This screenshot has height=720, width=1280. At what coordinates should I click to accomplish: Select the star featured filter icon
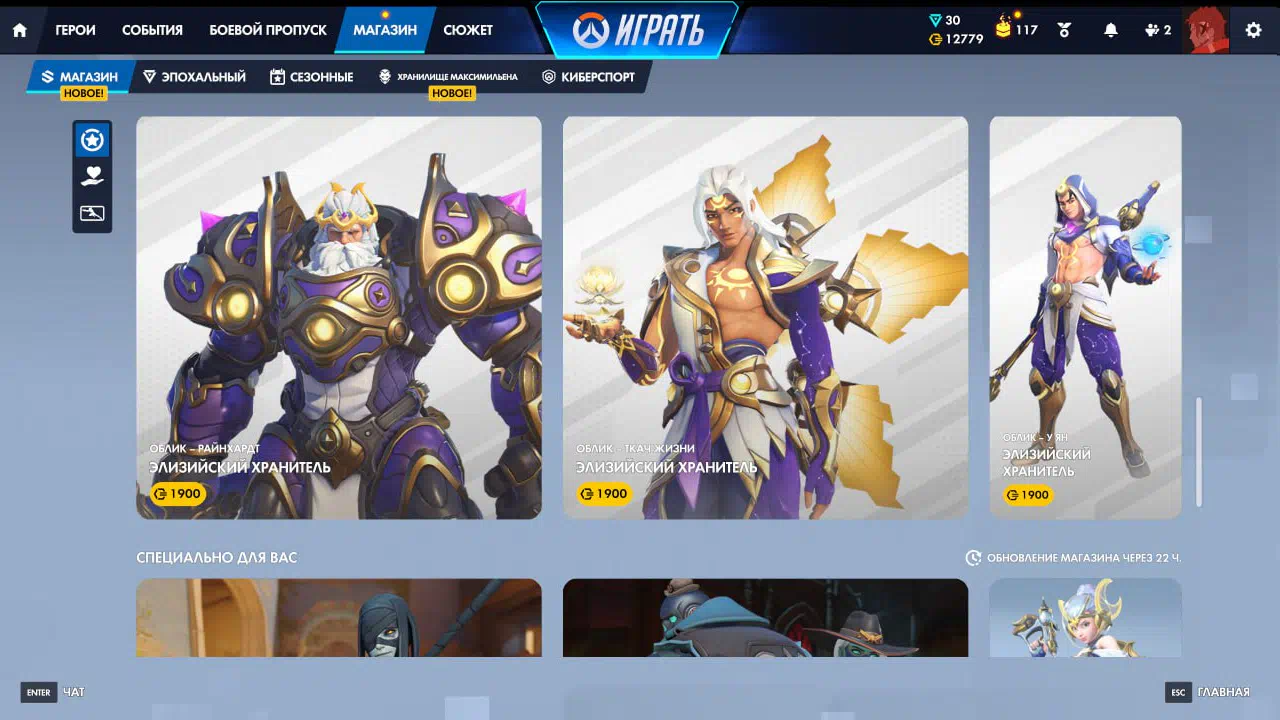[92, 141]
